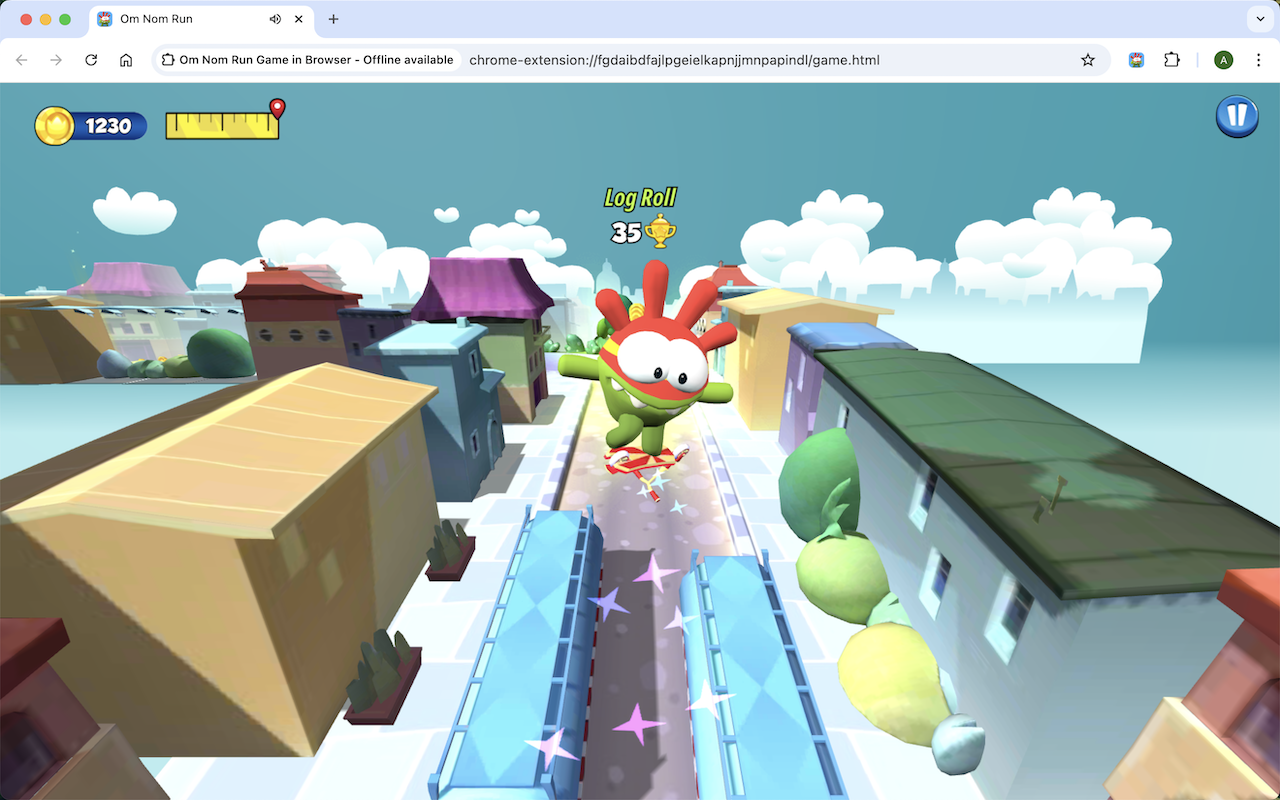Screen dimensions: 1280x800
Task: Navigate back to the previous page
Action: click(x=21, y=60)
